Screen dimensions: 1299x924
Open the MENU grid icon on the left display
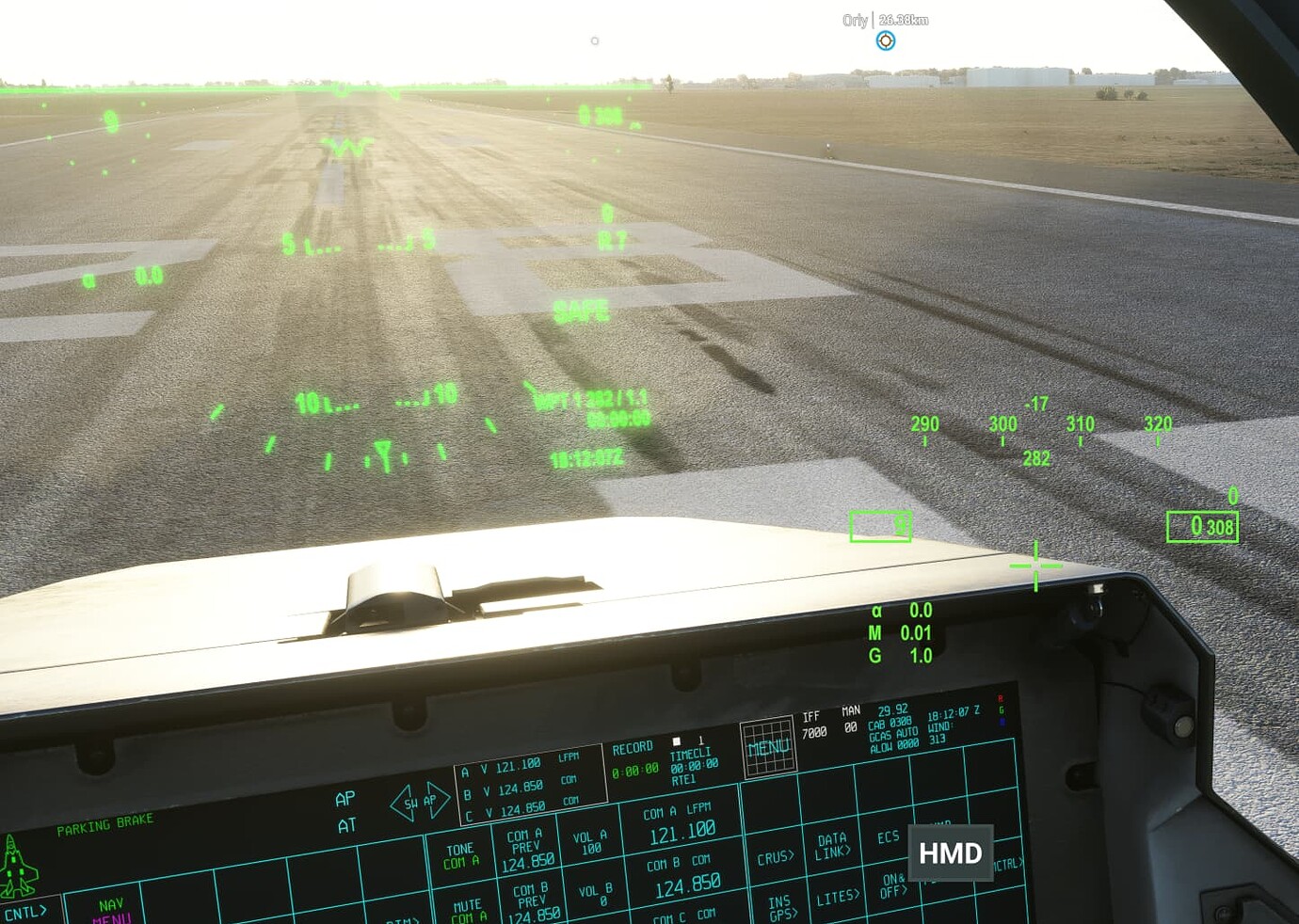click(x=770, y=749)
